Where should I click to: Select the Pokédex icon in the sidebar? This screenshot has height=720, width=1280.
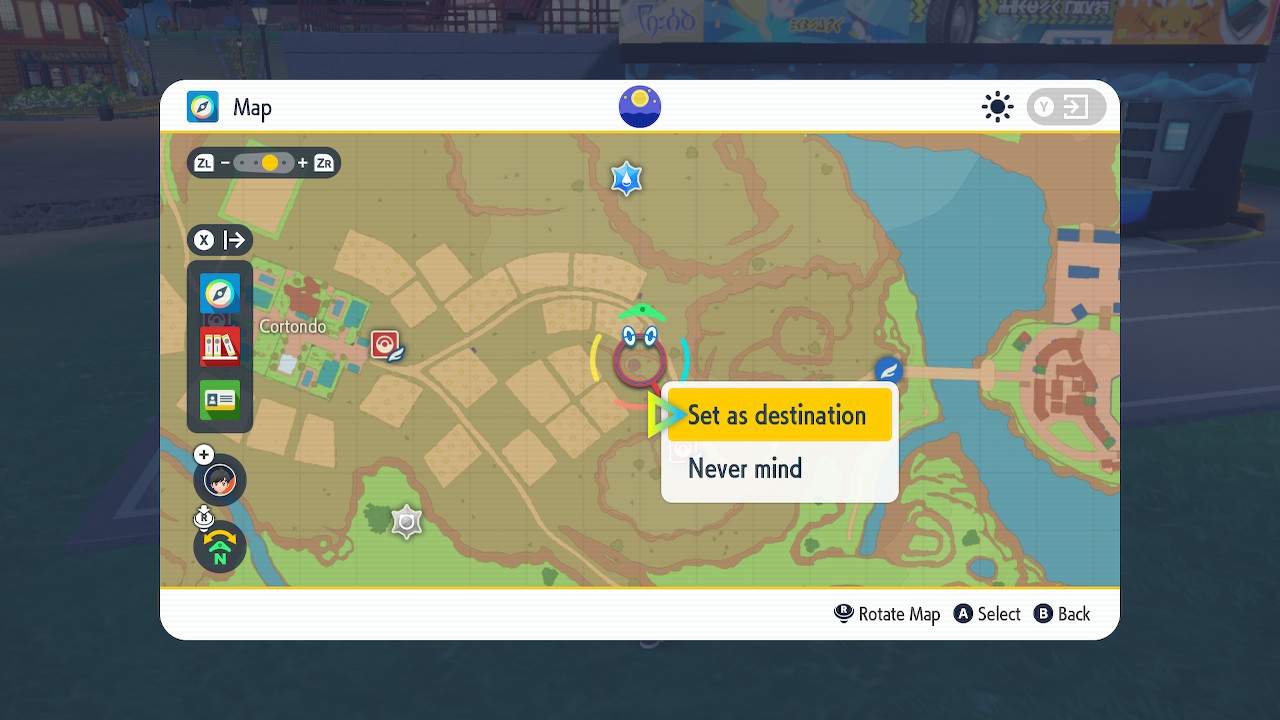coord(219,346)
